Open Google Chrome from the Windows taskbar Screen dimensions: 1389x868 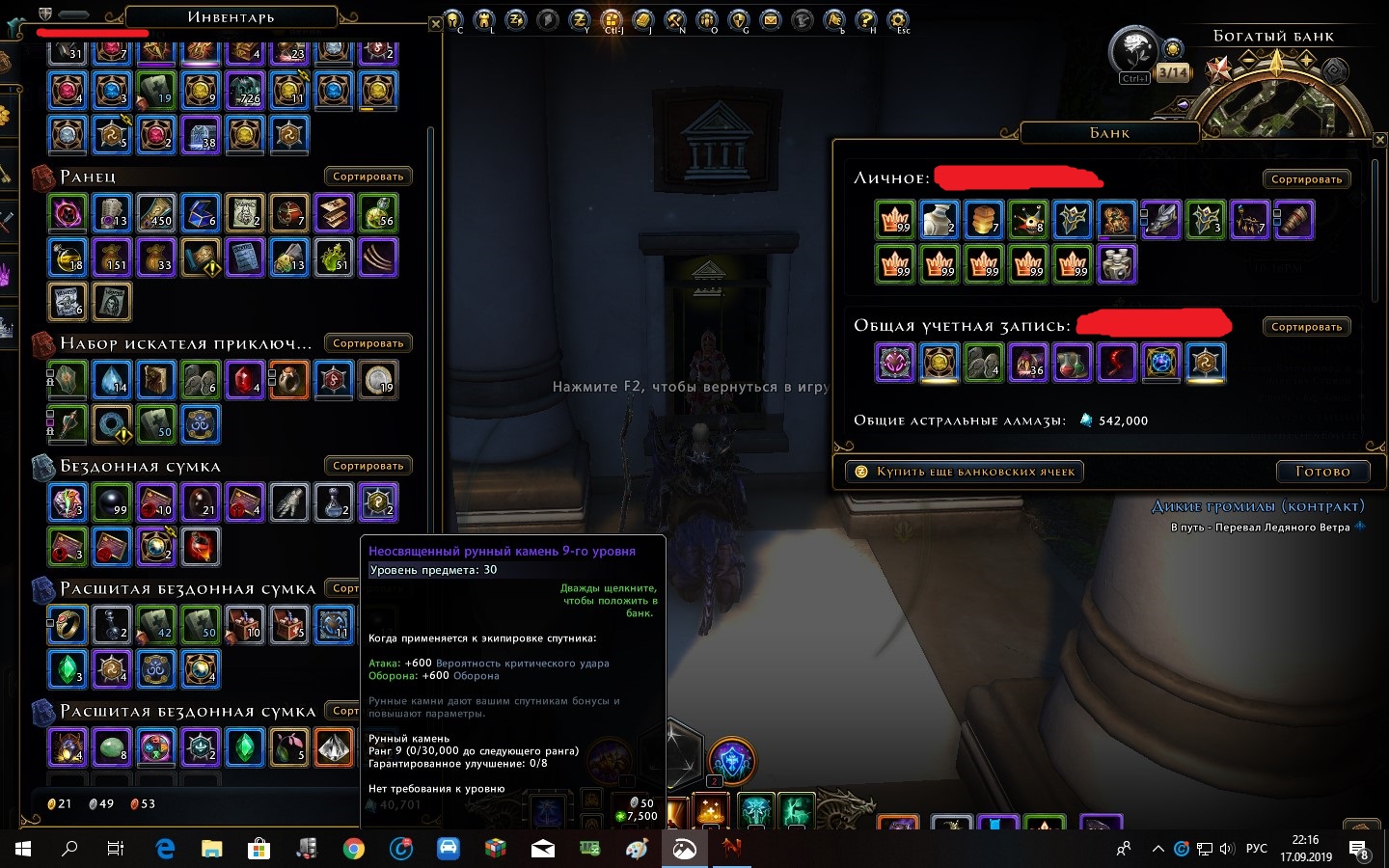(354, 849)
